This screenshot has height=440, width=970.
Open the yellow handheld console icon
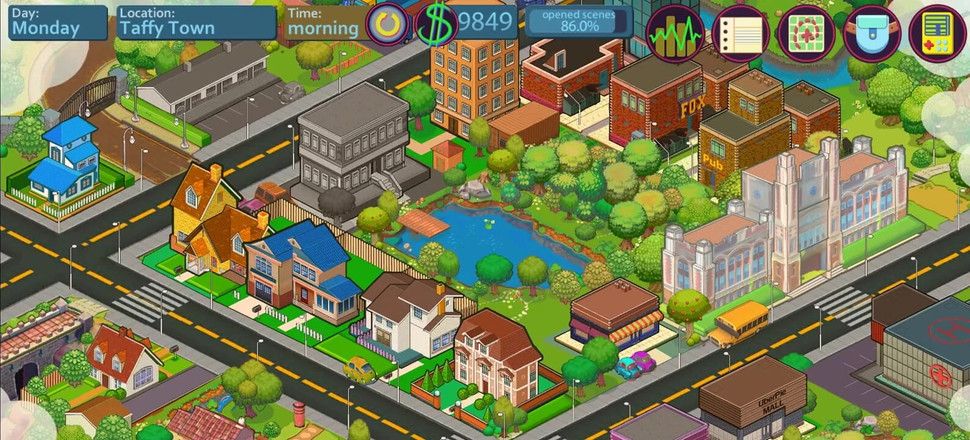[938, 33]
